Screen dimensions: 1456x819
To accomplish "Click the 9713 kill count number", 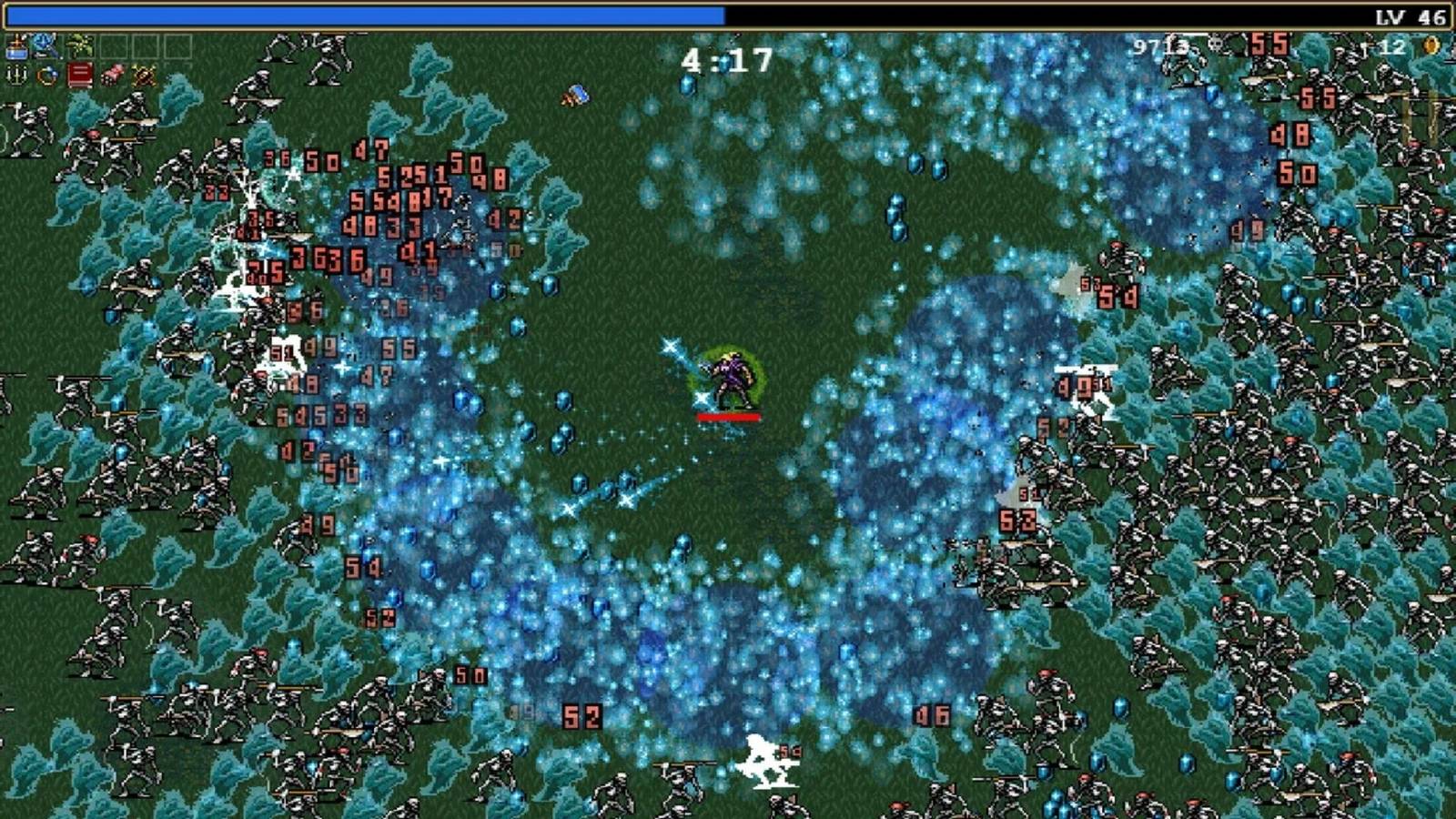I will [x=1160, y=45].
